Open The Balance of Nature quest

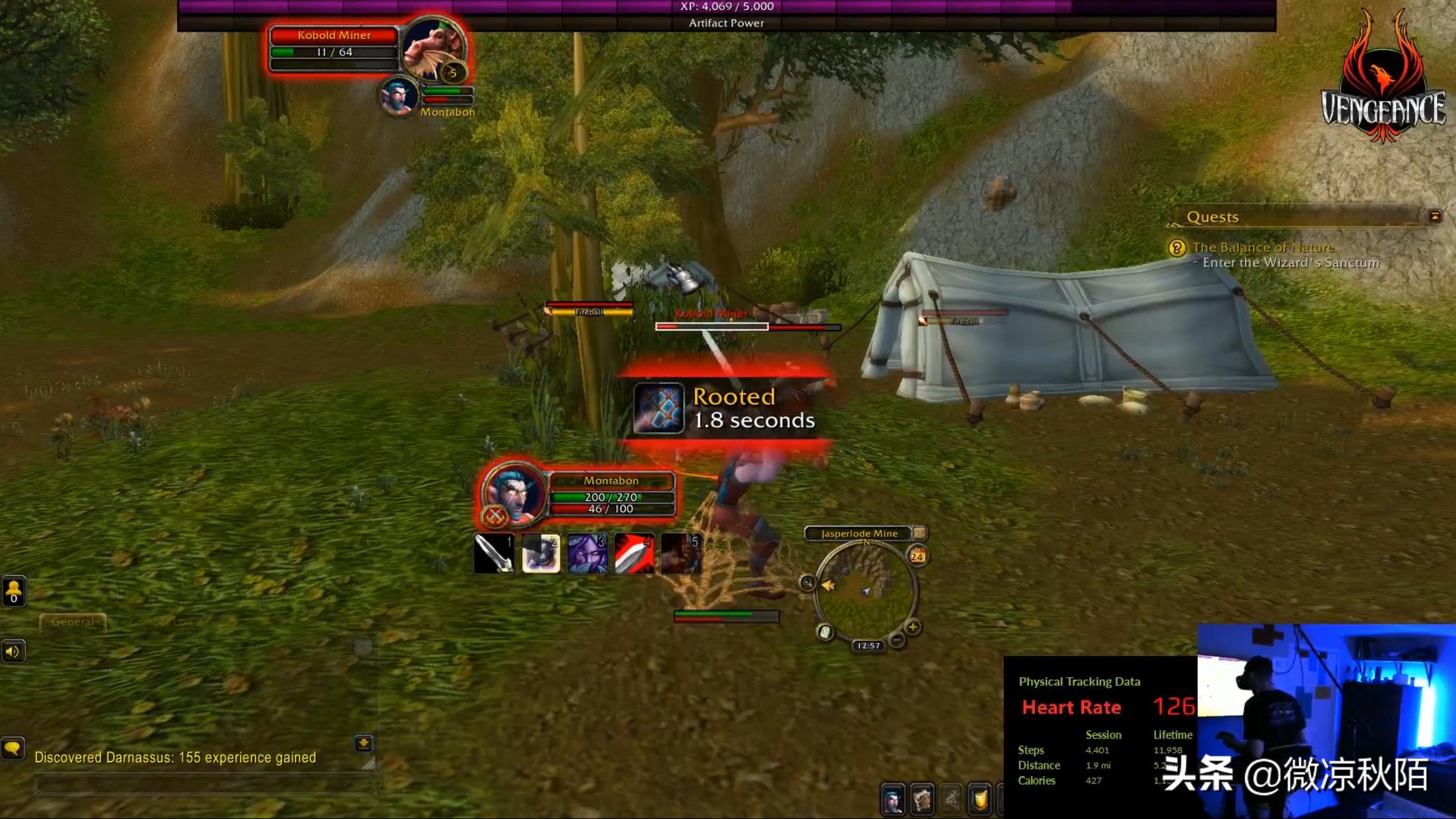tap(1263, 247)
